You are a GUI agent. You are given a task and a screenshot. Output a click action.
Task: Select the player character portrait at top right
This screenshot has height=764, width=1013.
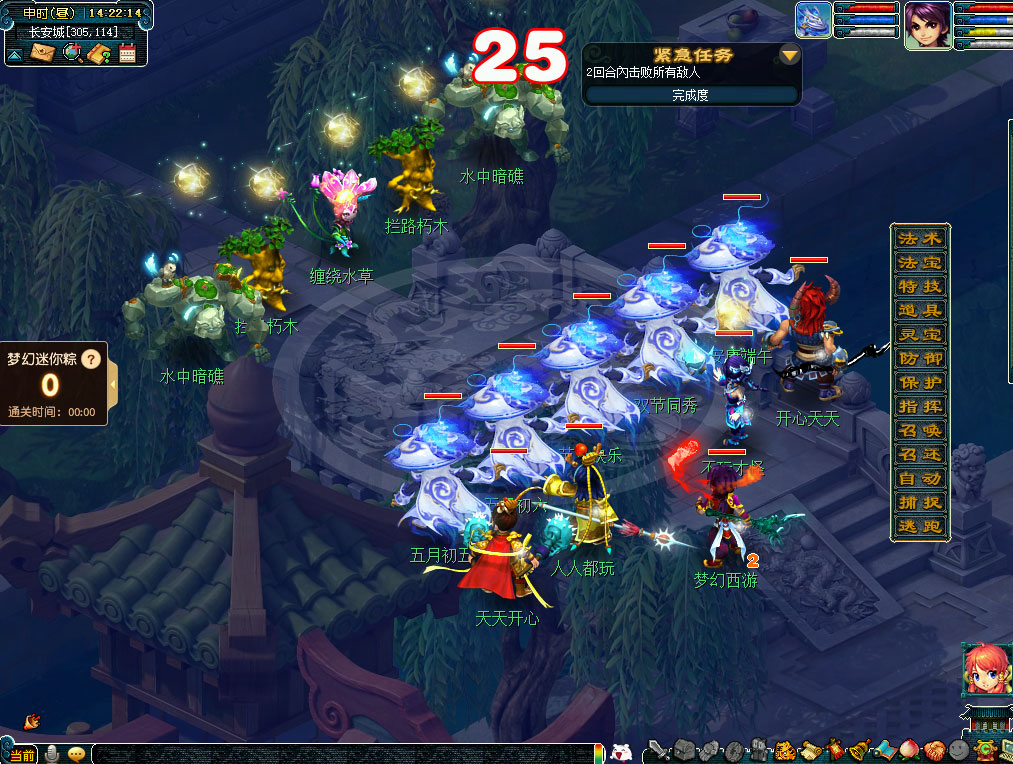coord(927,25)
